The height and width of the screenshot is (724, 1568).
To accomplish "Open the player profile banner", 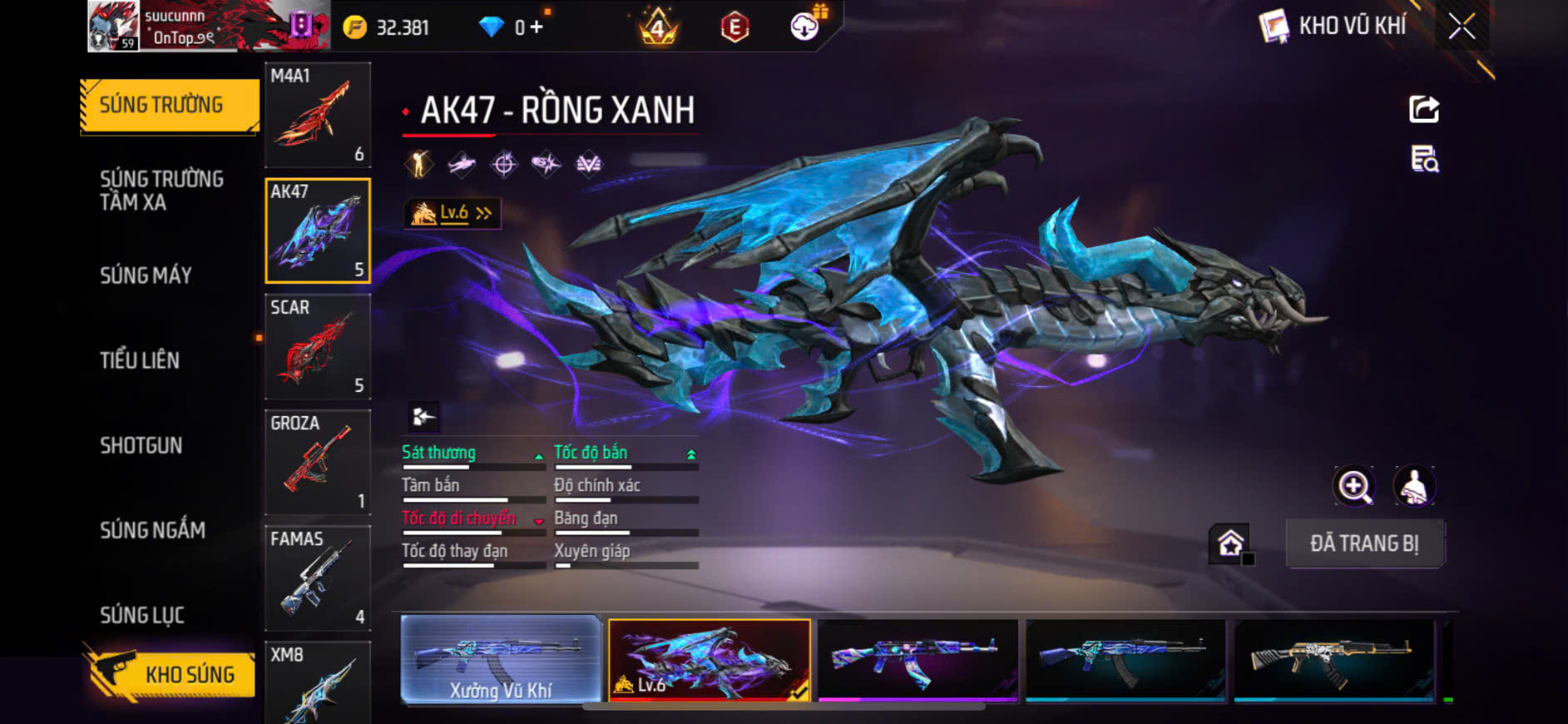I will click(x=208, y=27).
